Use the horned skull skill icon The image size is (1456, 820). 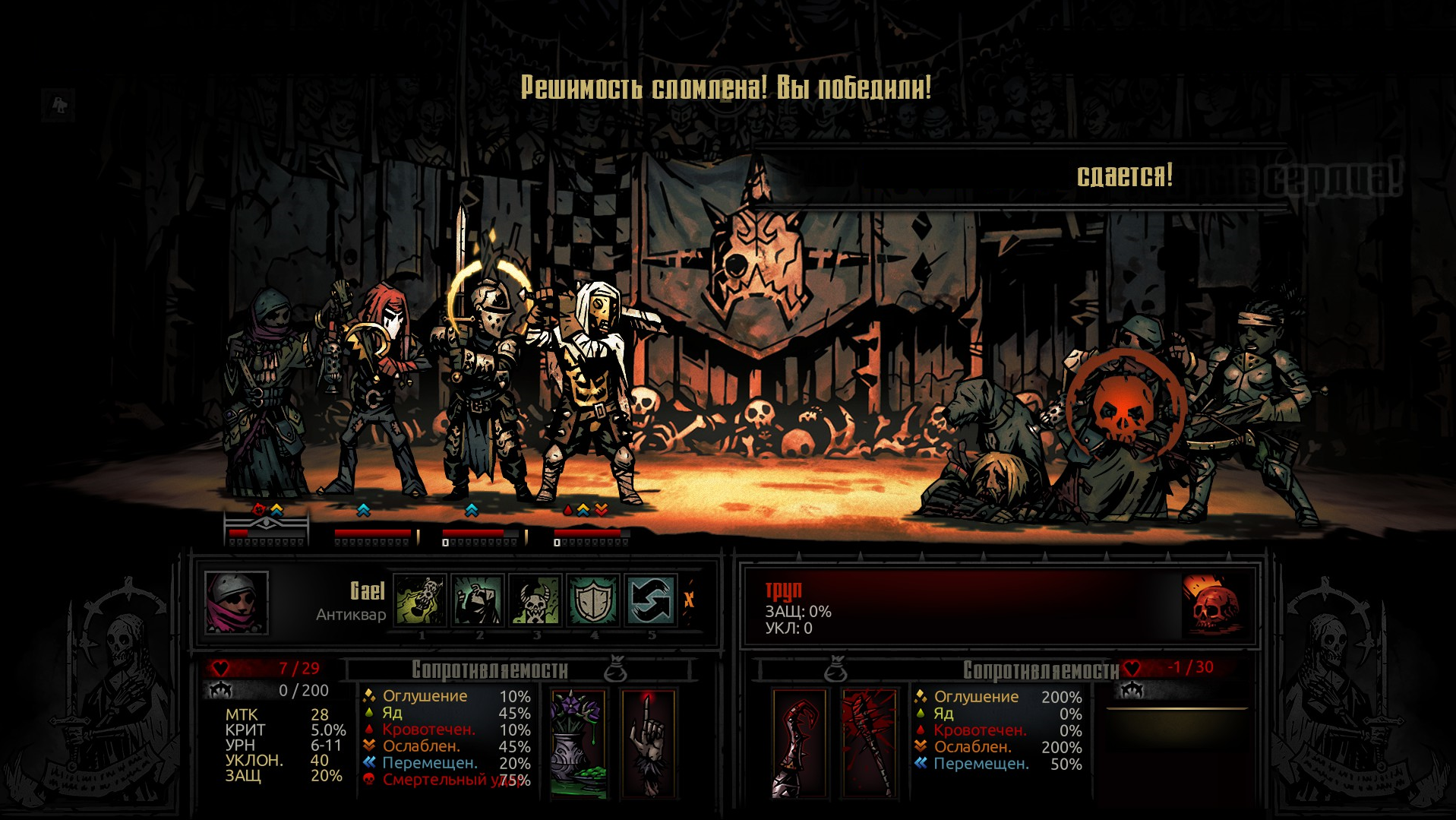pyautogui.click(x=535, y=600)
